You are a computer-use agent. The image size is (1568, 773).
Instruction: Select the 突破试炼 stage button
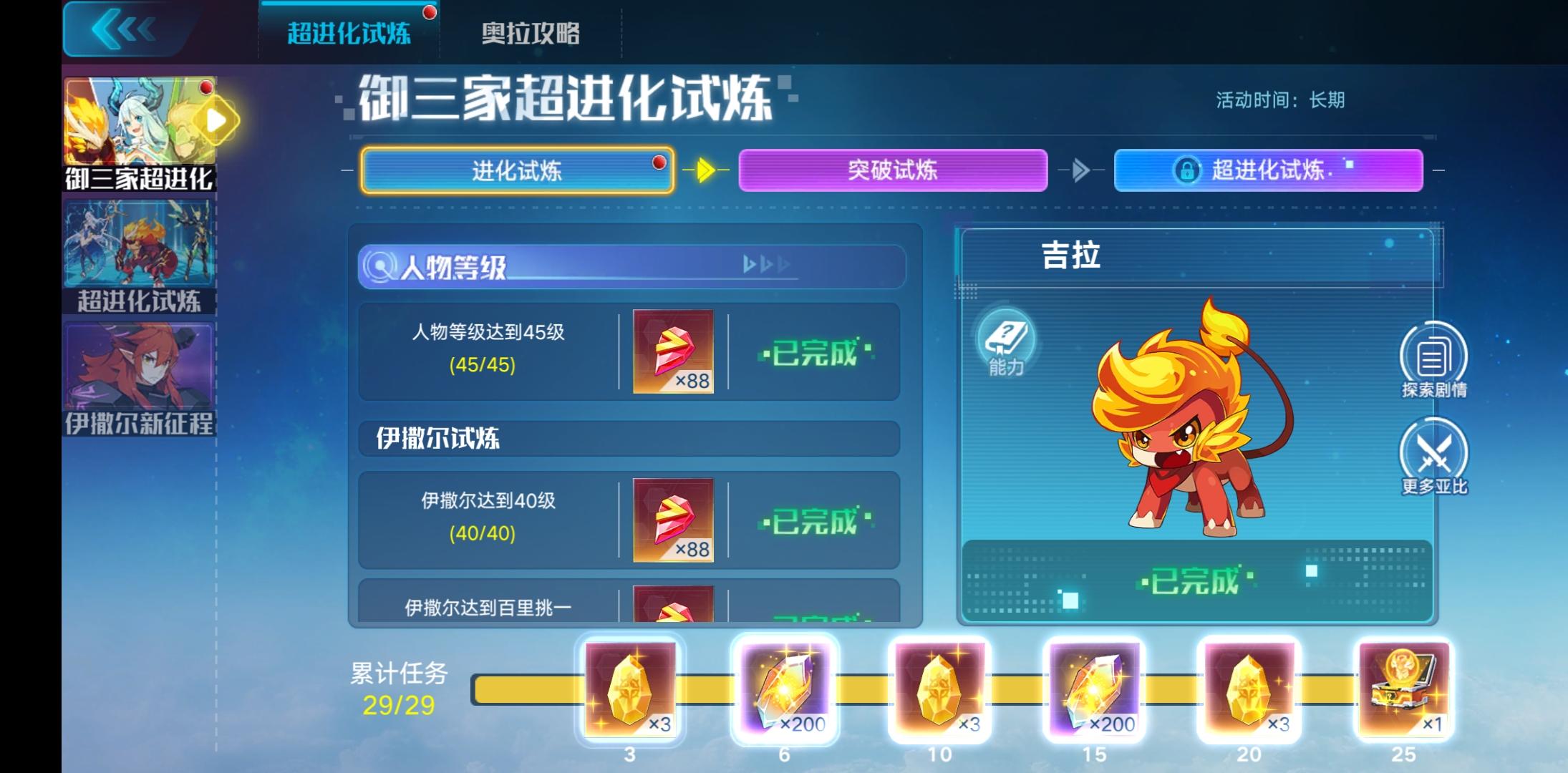tap(893, 170)
